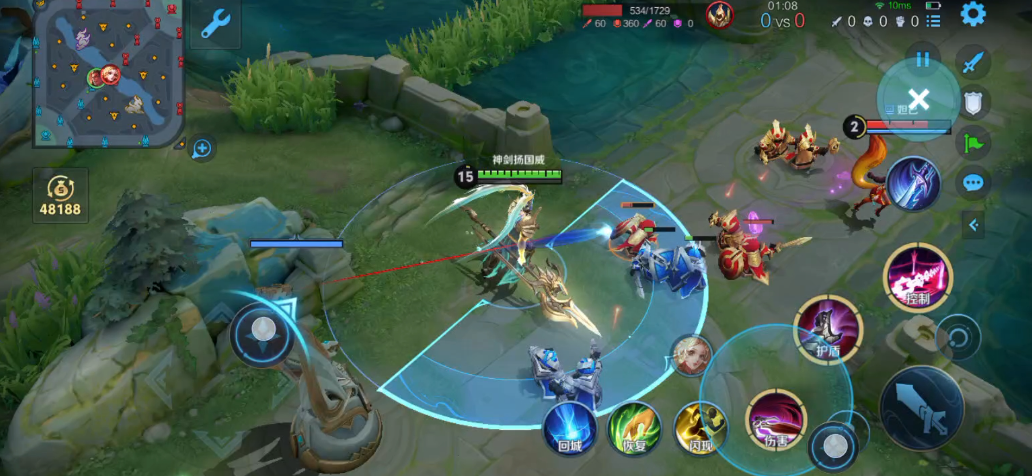
Task: Open the minimap
Action: (x=108, y=72)
